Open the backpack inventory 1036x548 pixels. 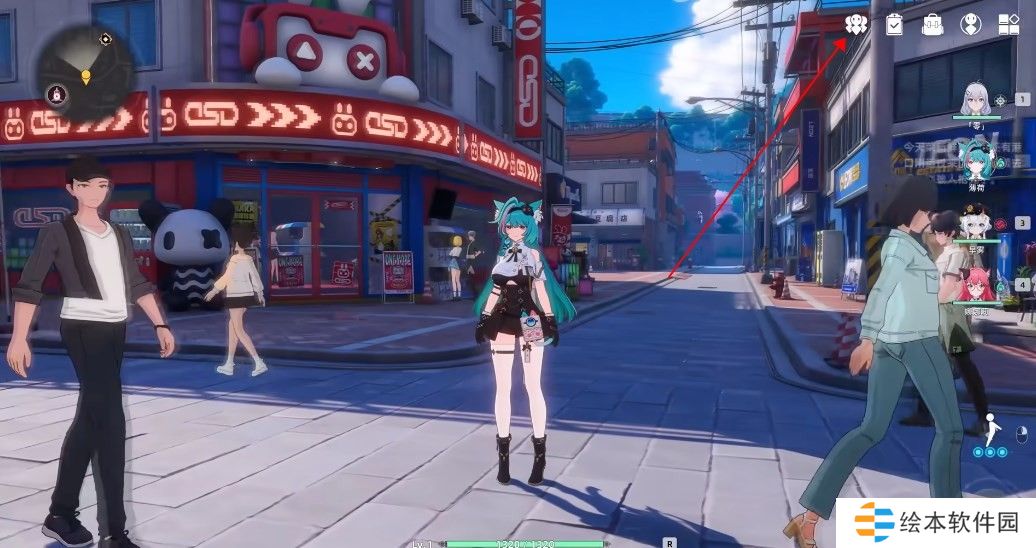click(932, 24)
